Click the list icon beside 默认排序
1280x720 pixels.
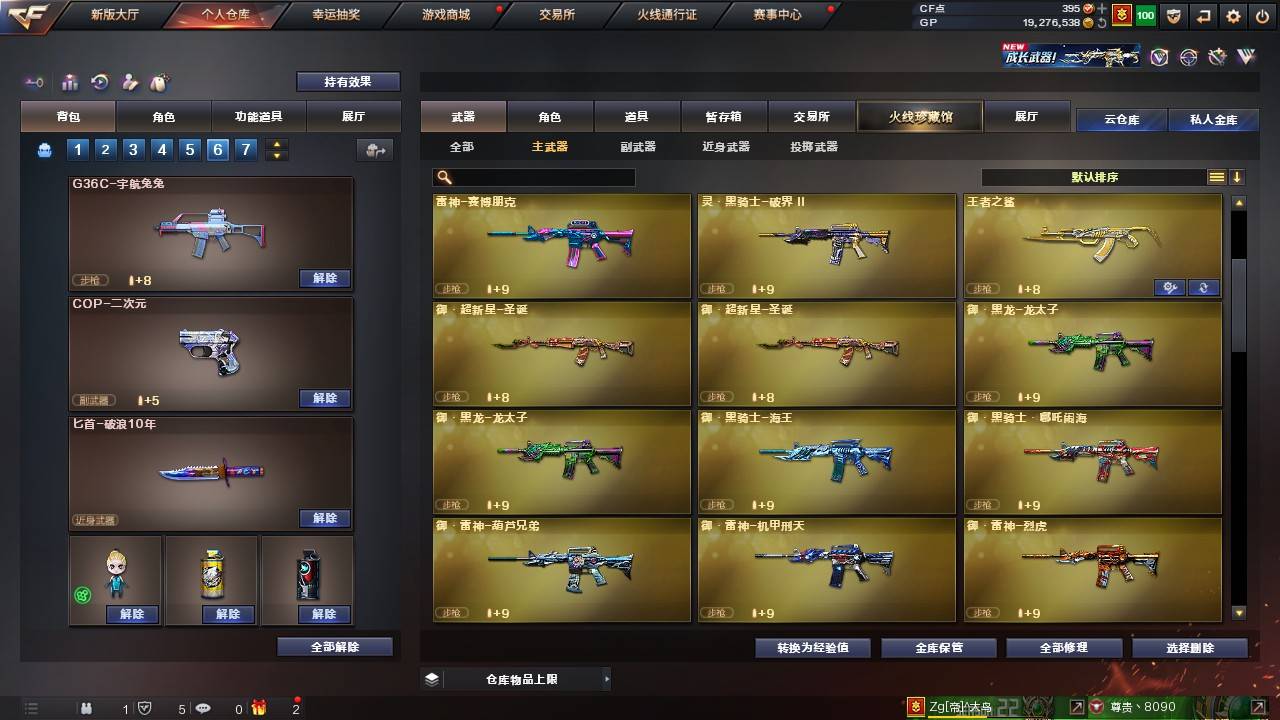coord(1215,177)
